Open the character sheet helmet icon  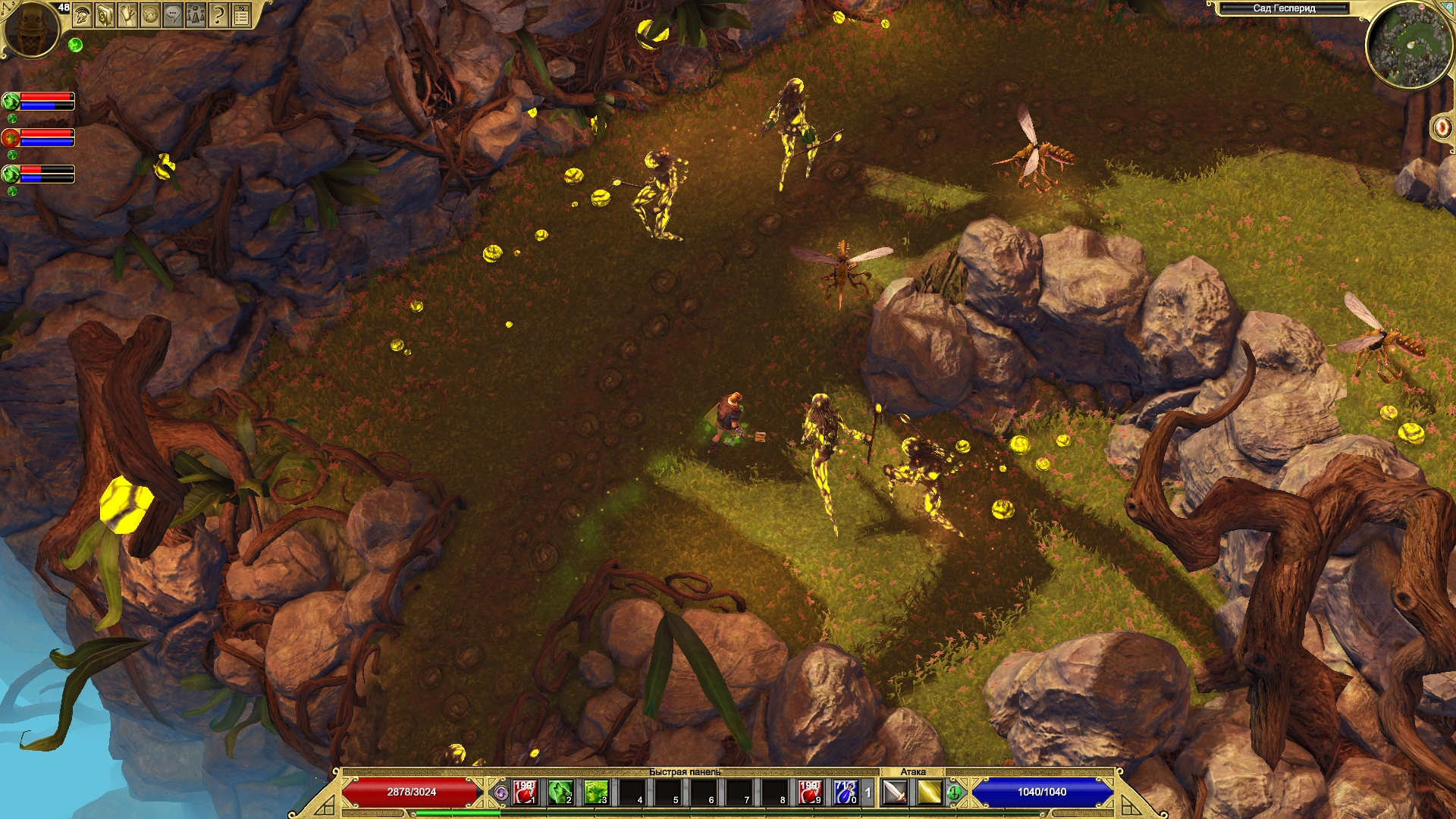pos(82,15)
